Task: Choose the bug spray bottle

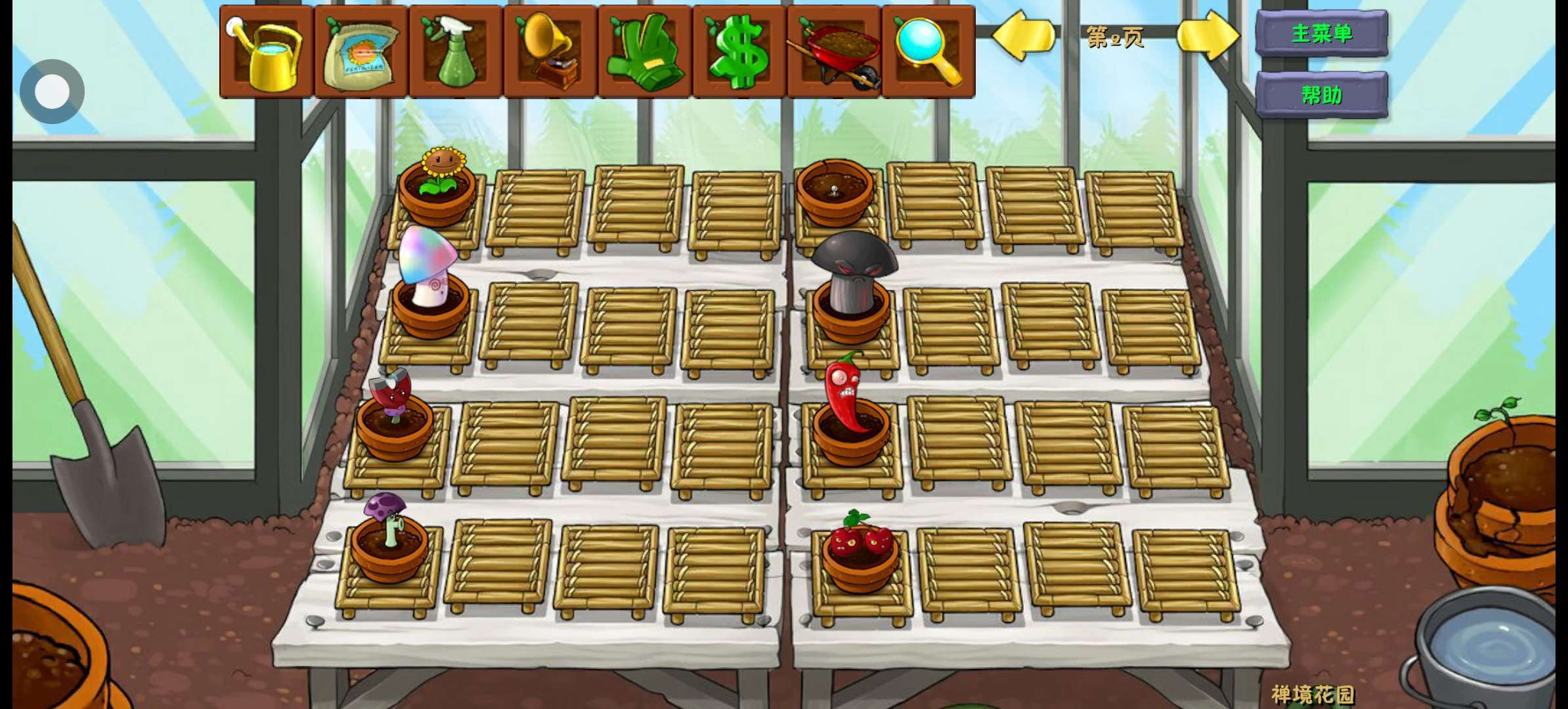Action: point(455,53)
